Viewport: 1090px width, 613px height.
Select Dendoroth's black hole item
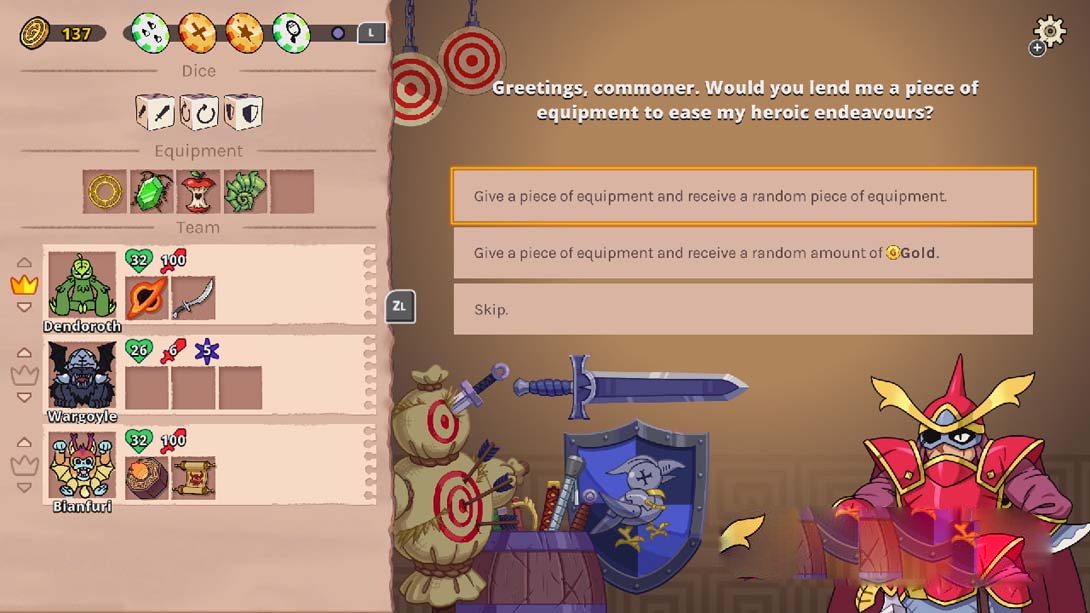pos(147,298)
